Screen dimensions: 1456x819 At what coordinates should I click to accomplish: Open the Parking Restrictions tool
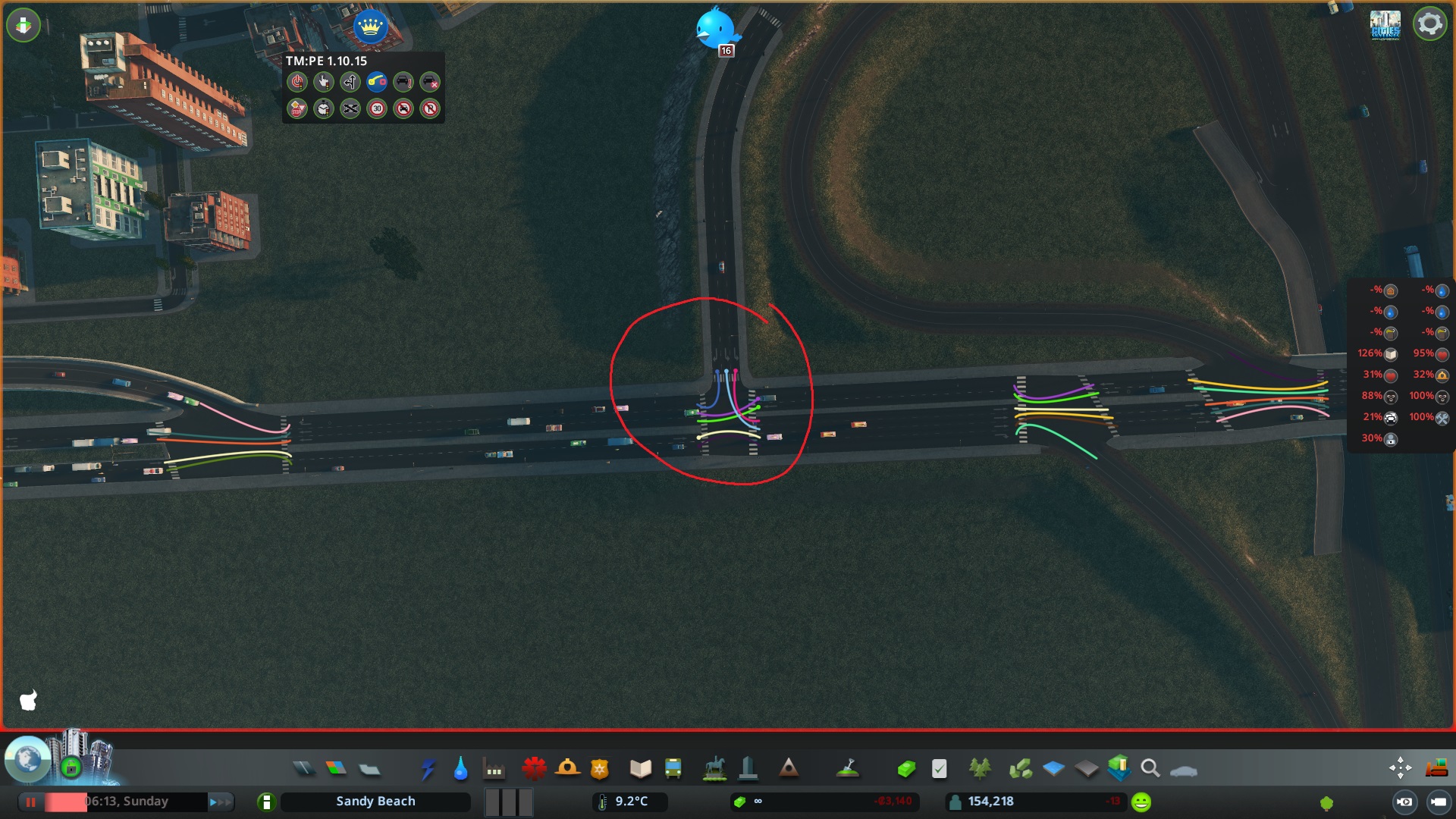(x=430, y=109)
